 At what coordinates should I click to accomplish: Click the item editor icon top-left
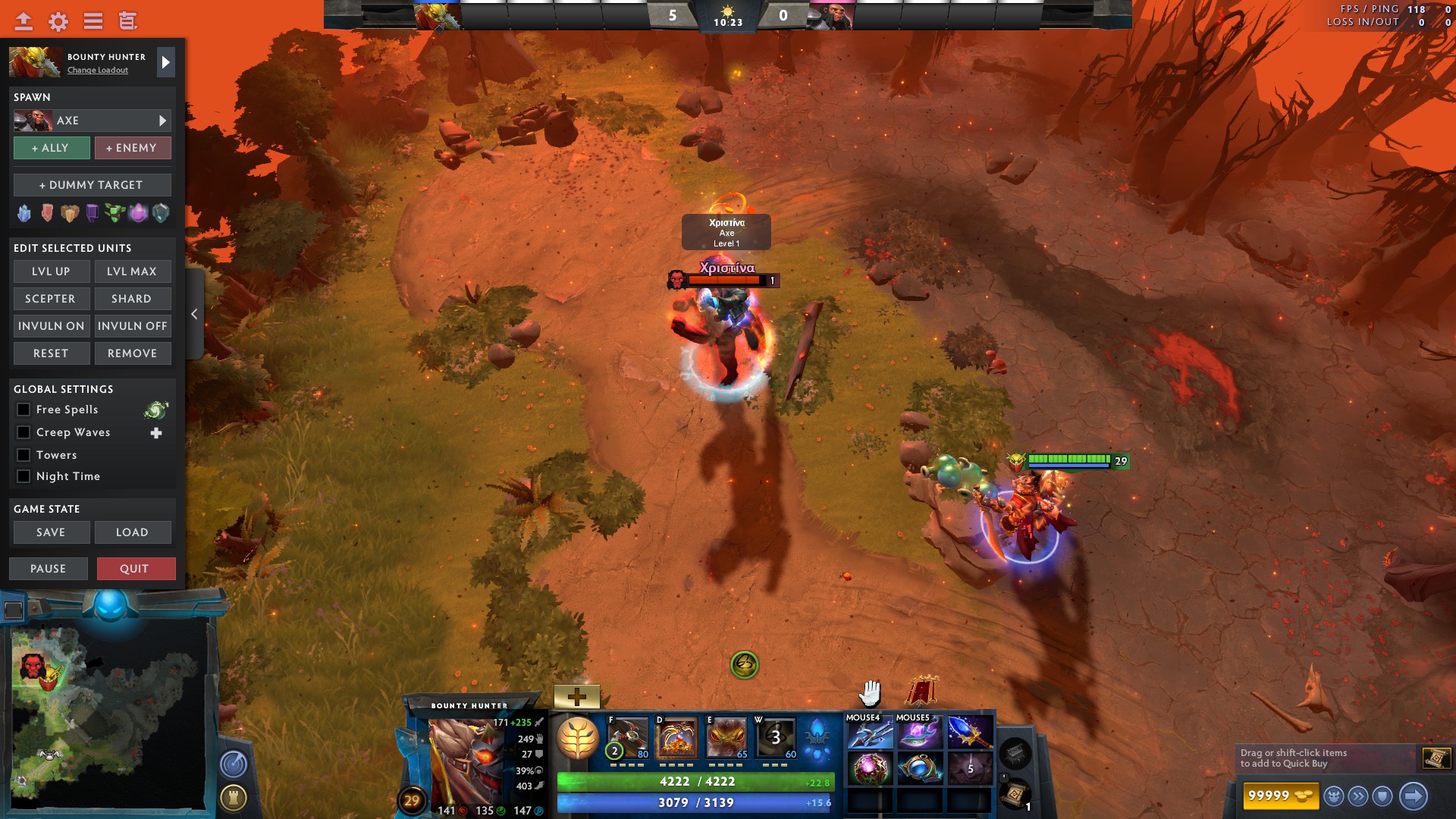pyautogui.click(x=128, y=21)
